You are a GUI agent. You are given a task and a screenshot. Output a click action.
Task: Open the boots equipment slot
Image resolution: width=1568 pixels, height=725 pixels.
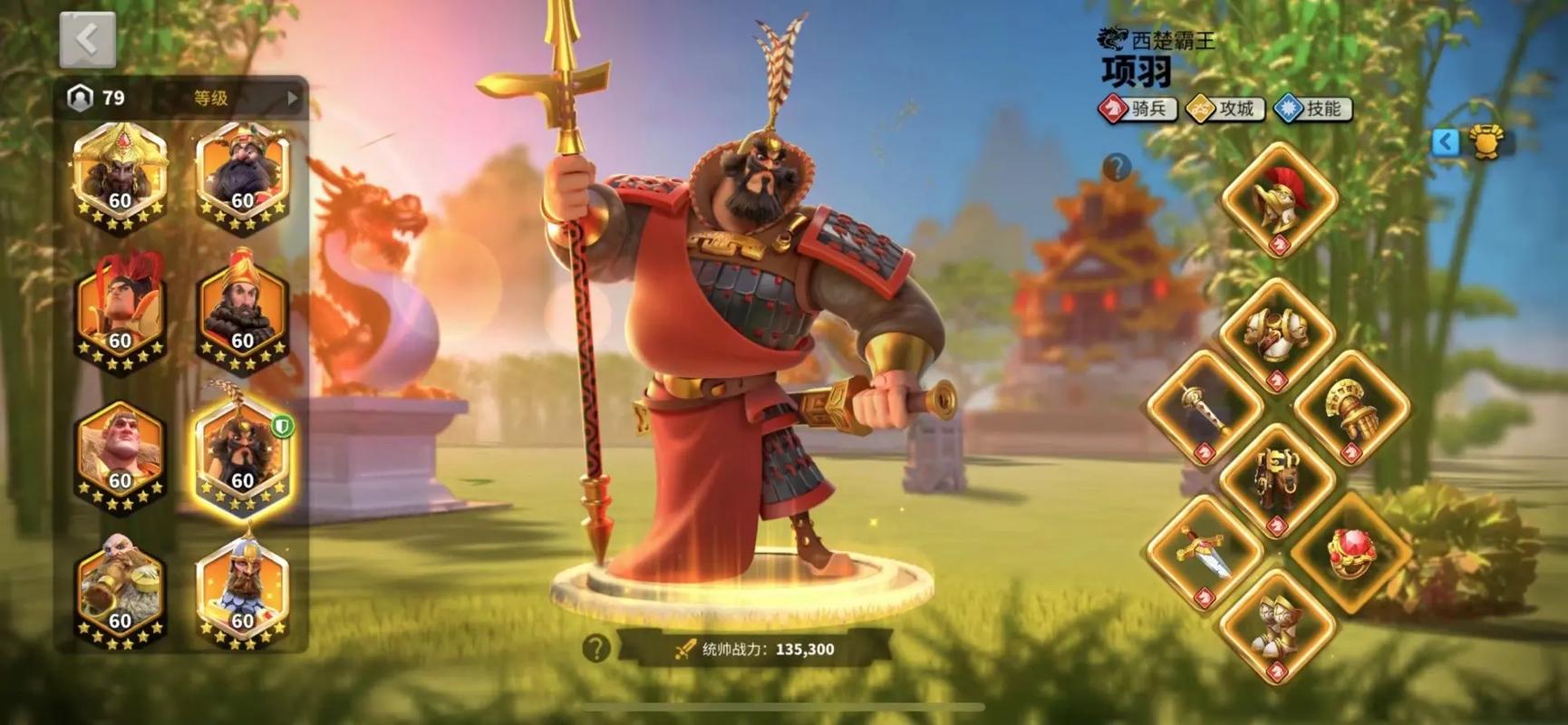(x=1277, y=625)
